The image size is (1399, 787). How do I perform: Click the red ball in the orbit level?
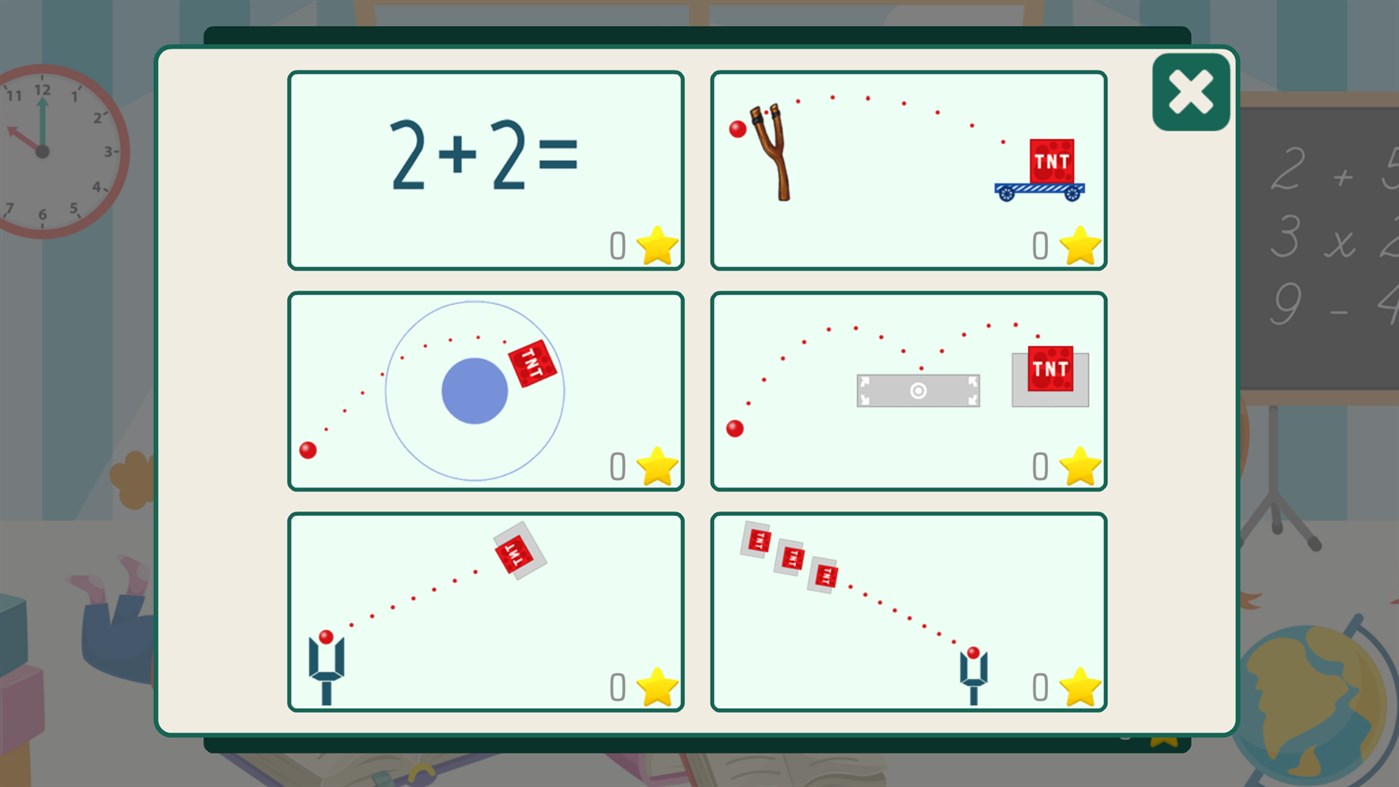click(x=309, y=449)
